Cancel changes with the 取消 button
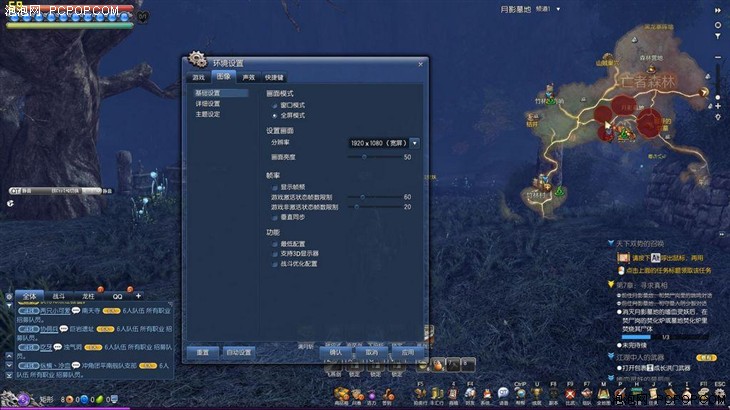This screenshot has height=410, width=730. [x=371, y=352]
